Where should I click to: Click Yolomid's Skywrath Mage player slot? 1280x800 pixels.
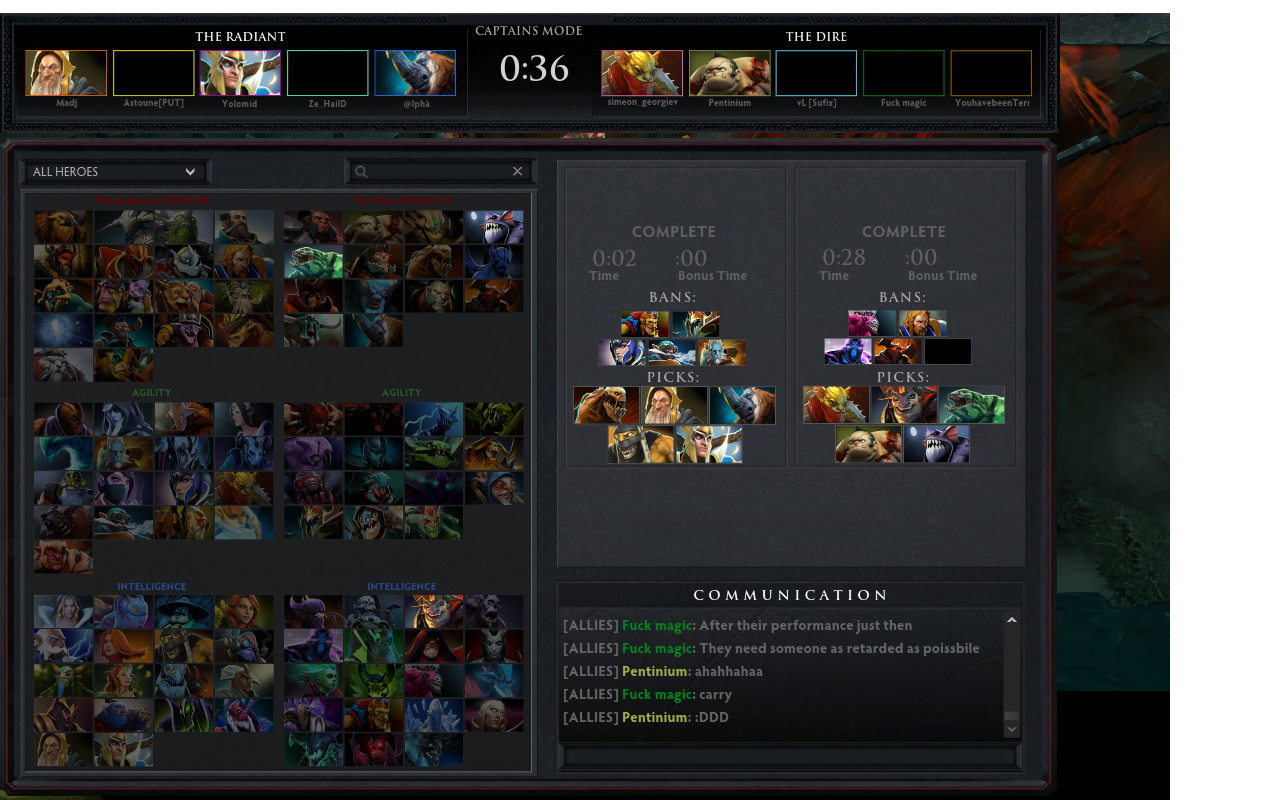pos(240,73)
